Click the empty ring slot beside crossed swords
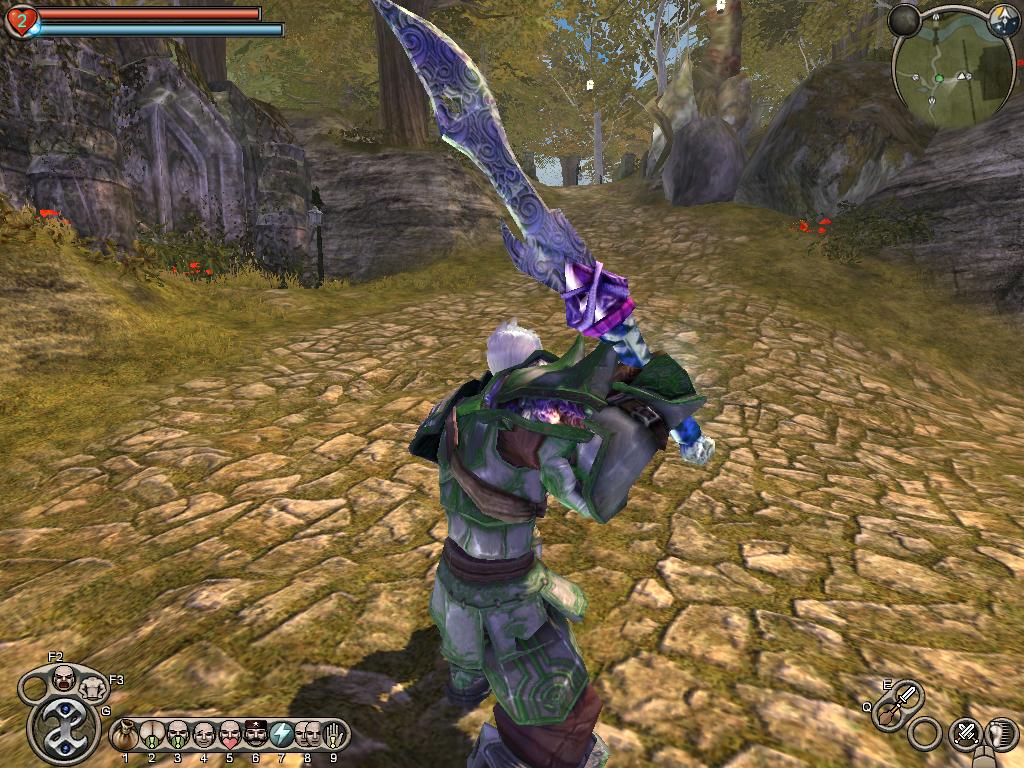Screen dimensions: 1024x768 (925, 734)
